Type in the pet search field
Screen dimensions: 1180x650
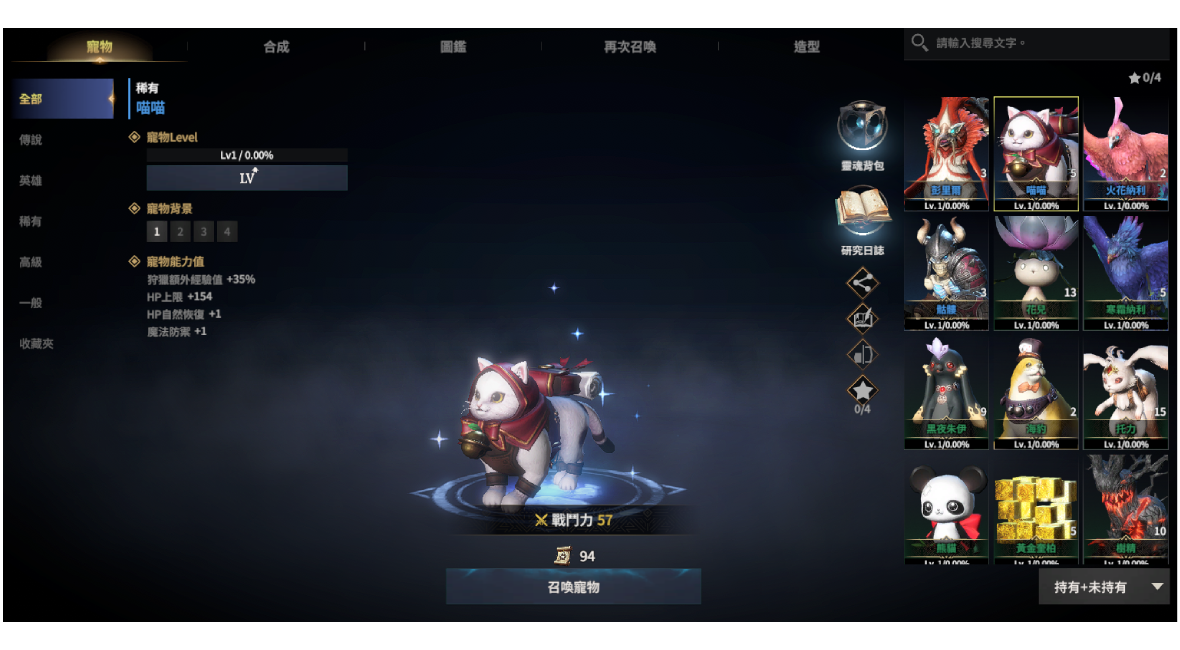(x=1045, y=44)
